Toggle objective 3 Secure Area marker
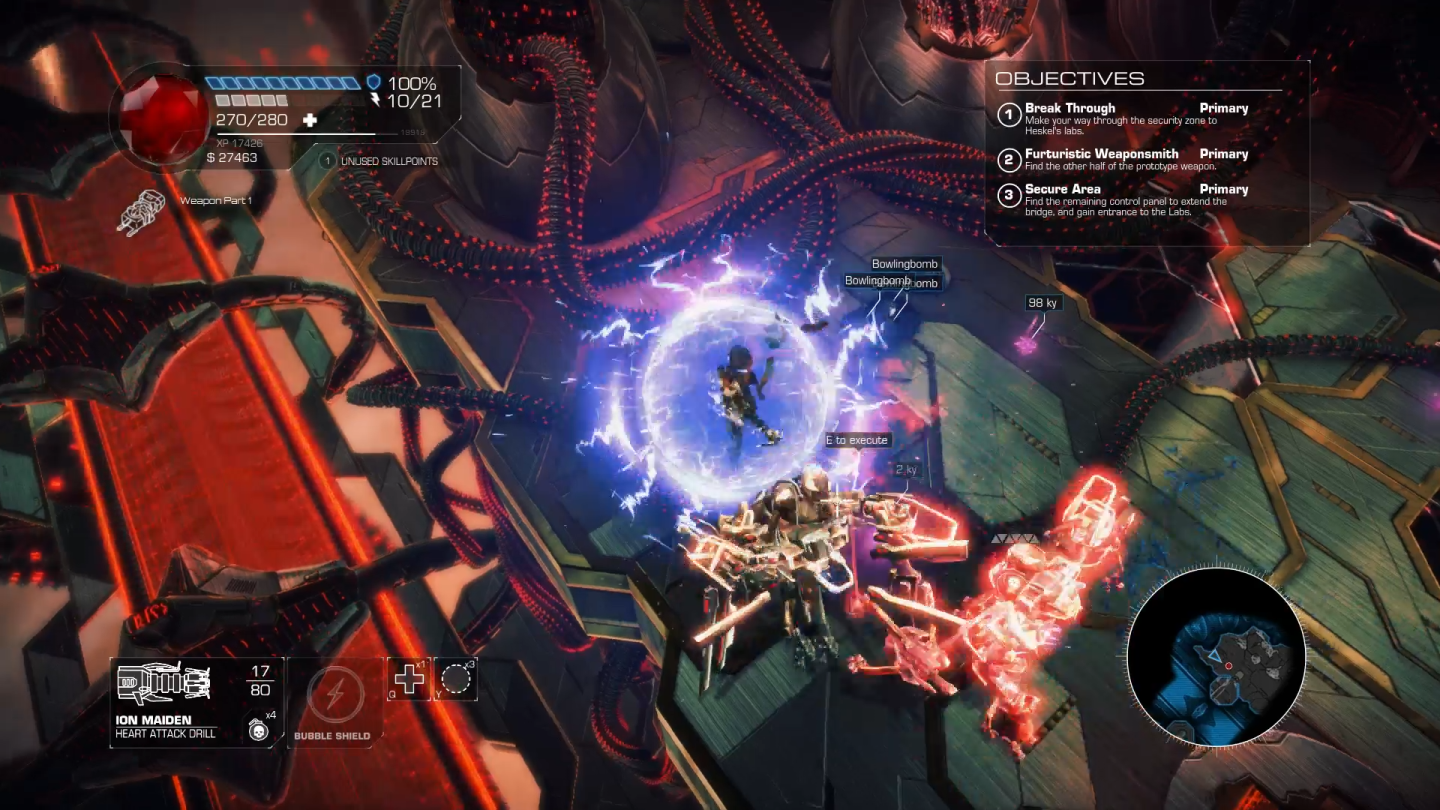1440x810 pixels. [1009, 194]
